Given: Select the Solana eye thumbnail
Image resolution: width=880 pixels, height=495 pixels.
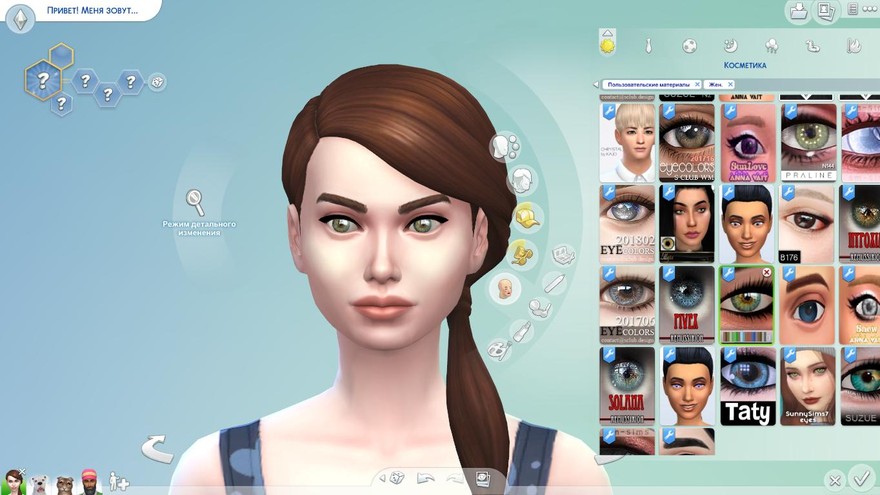Looking at the screenshot, I should [x=628, y=385].
